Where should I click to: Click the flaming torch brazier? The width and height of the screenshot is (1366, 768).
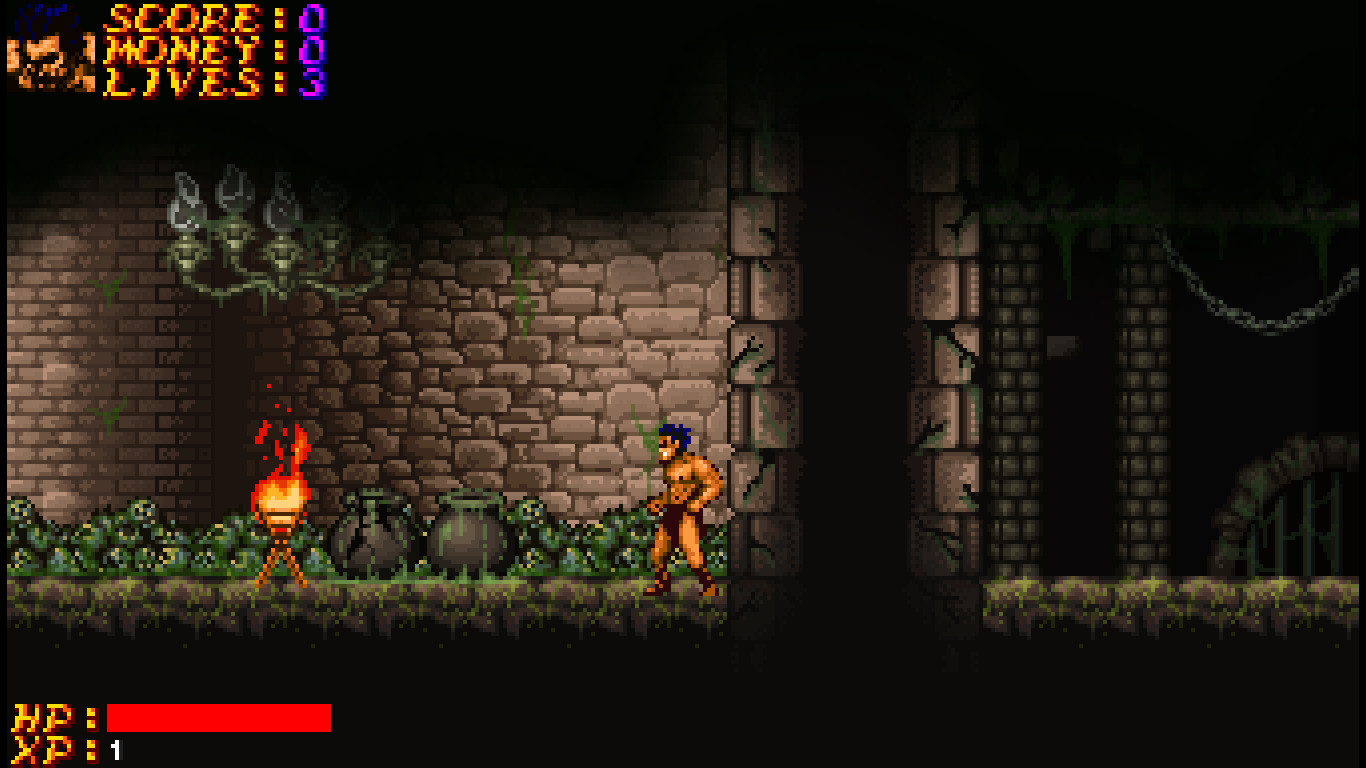[278, 500]
